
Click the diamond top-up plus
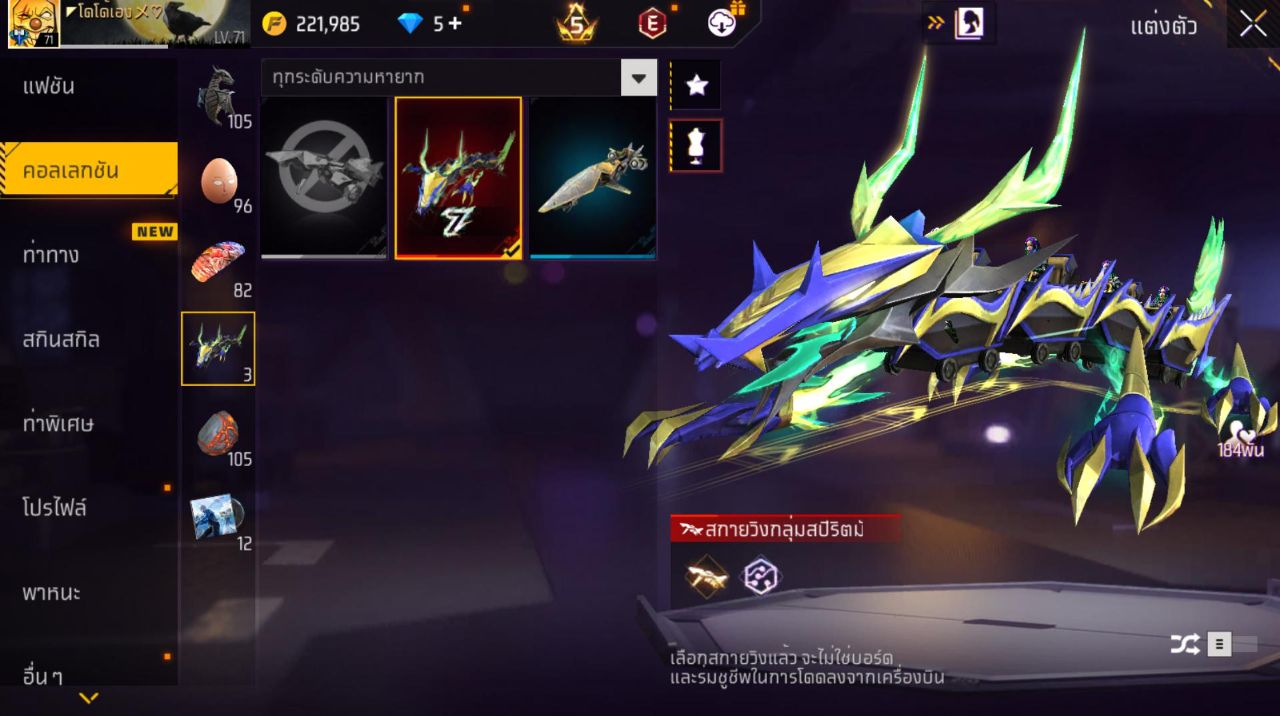[x=455, y=24]
